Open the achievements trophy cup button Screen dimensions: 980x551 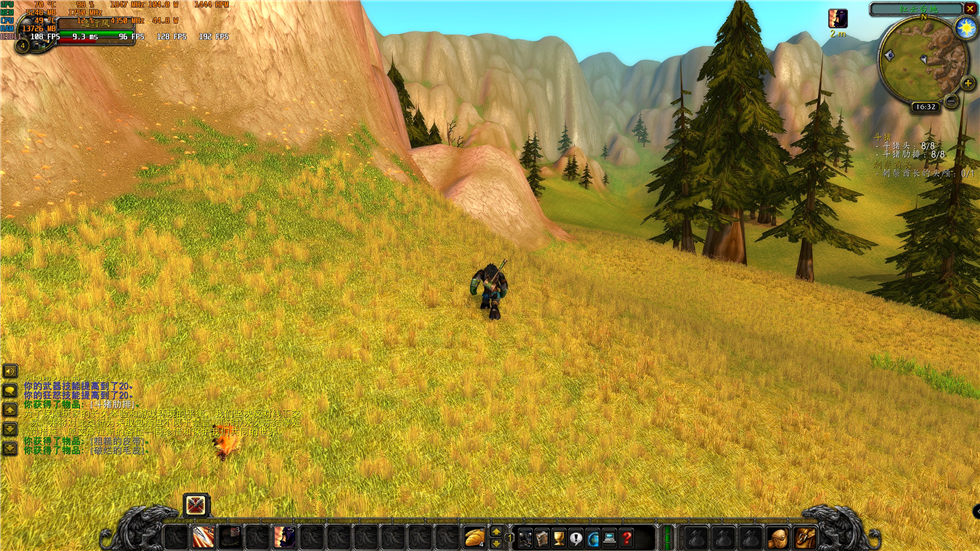[559, 539]
